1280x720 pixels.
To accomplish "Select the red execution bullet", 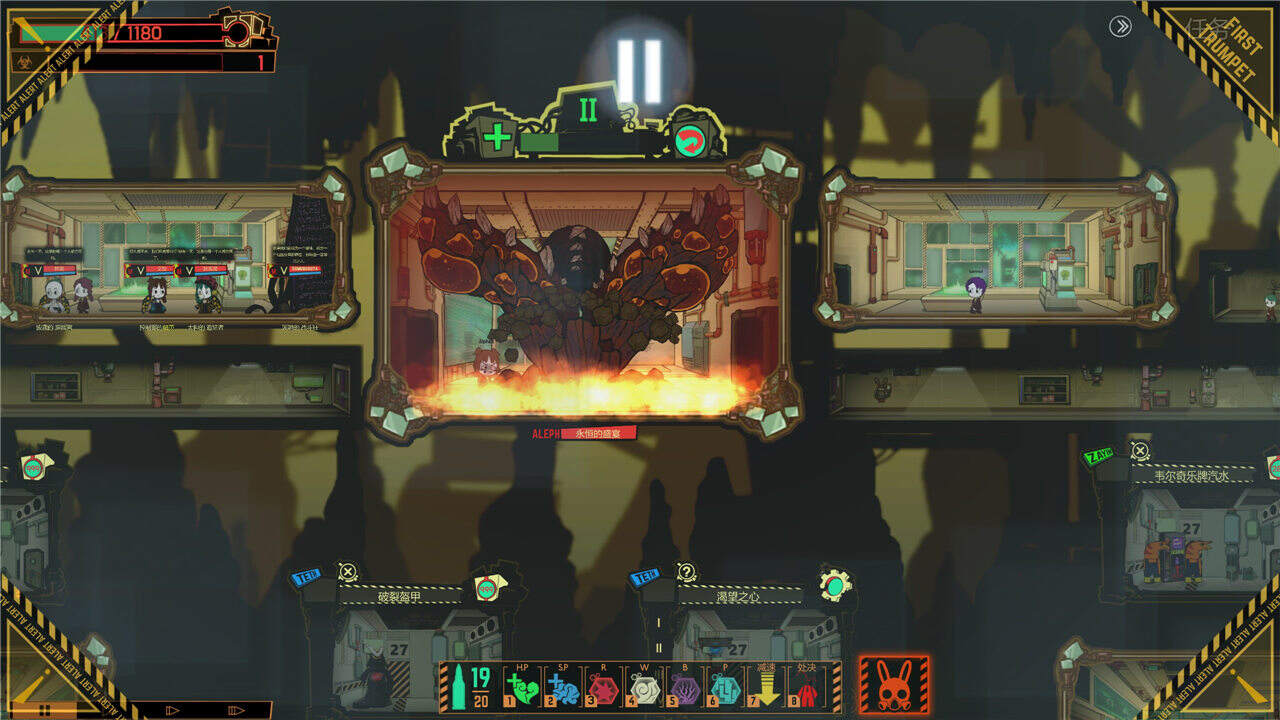I will (806, 687).
